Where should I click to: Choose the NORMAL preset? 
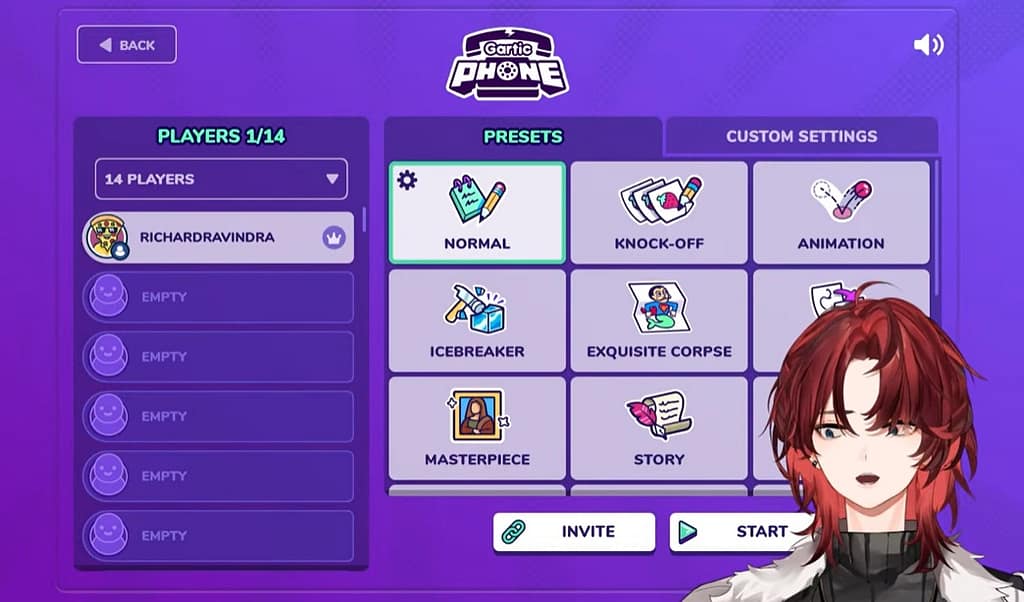477,213
